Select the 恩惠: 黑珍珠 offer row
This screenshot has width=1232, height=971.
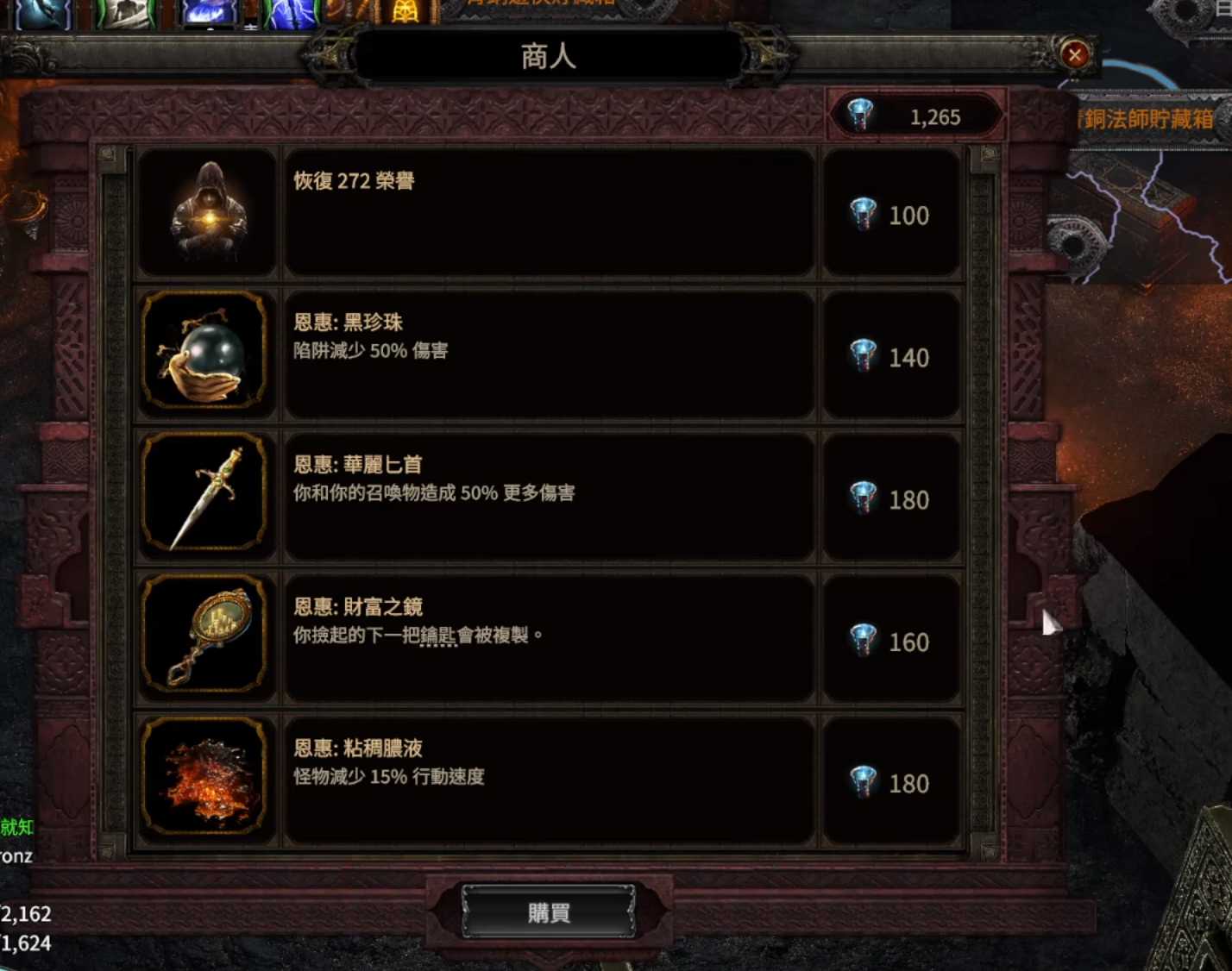(x=549, y=354)
